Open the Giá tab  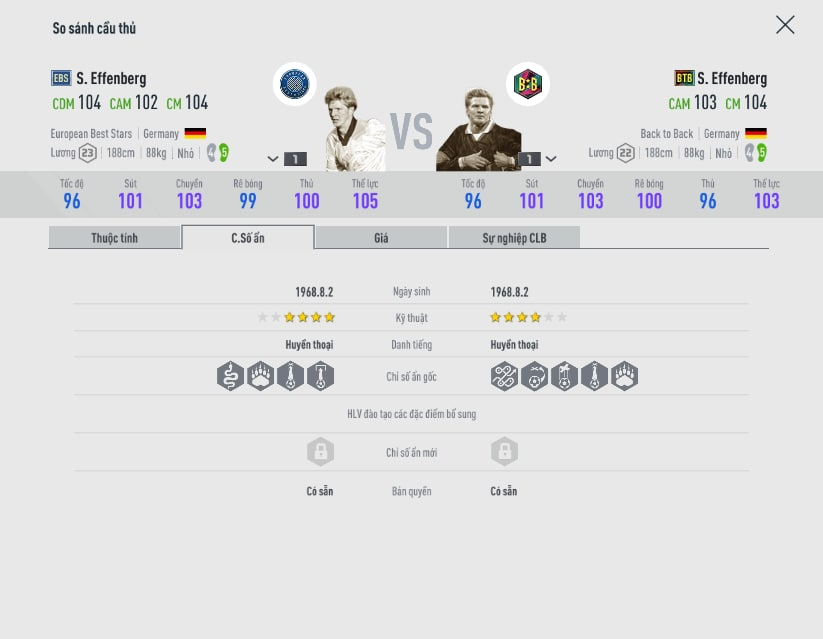pyautogui.click(x=381, y=238)
